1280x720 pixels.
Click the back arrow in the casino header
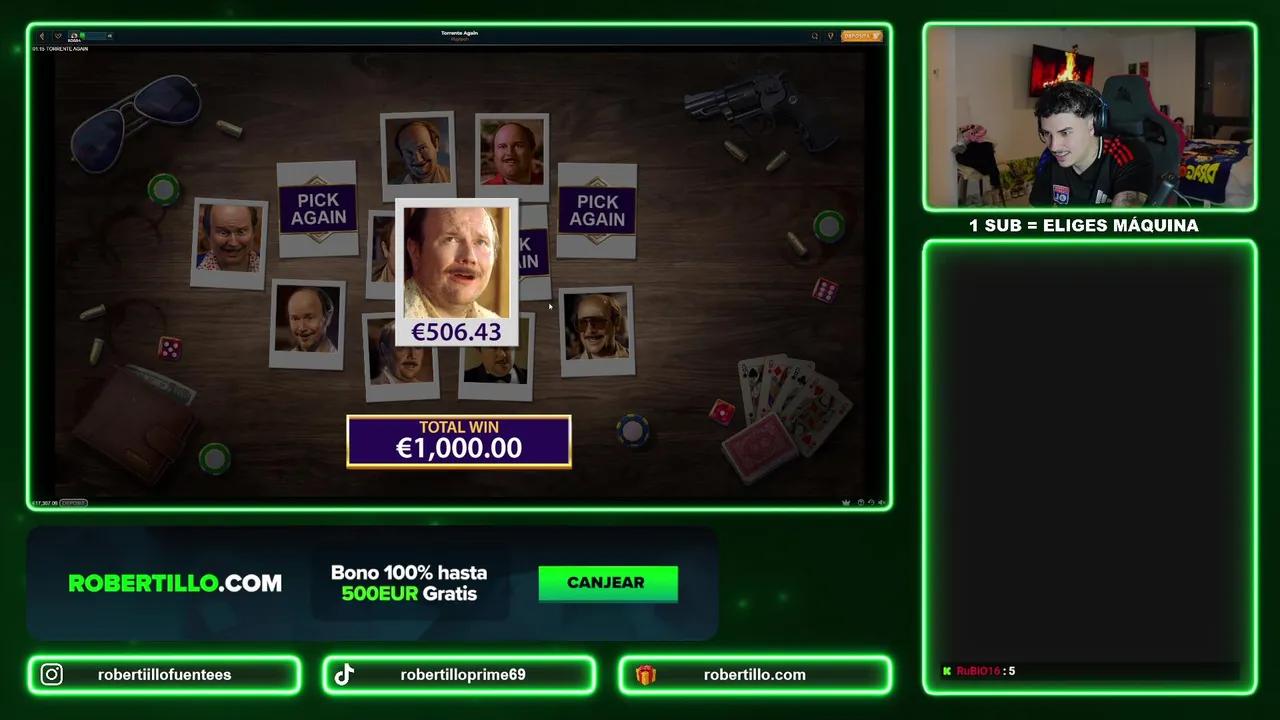coord(42,36)
